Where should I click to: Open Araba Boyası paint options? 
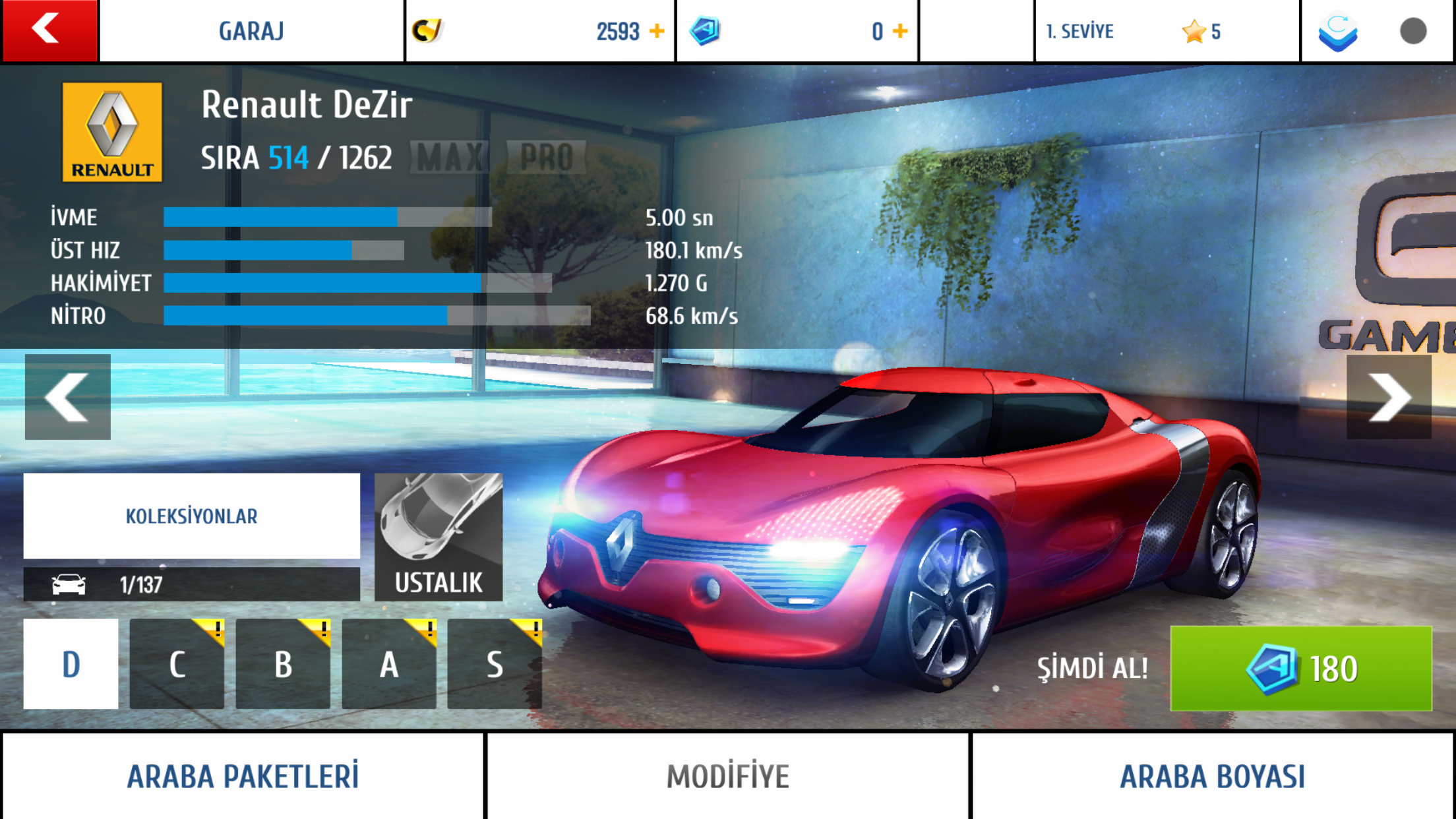[x=1213, y=776]
